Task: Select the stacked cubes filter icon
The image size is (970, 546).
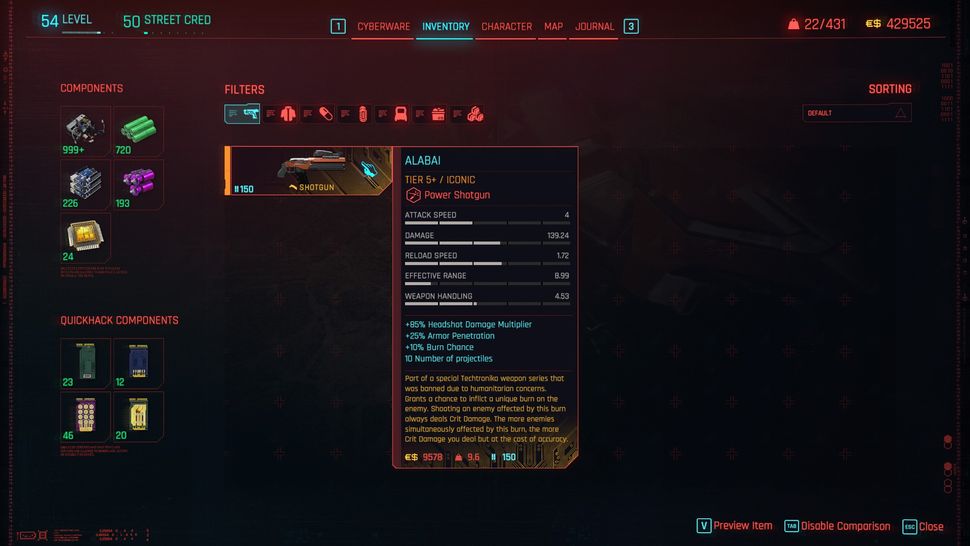Action: 475,114
